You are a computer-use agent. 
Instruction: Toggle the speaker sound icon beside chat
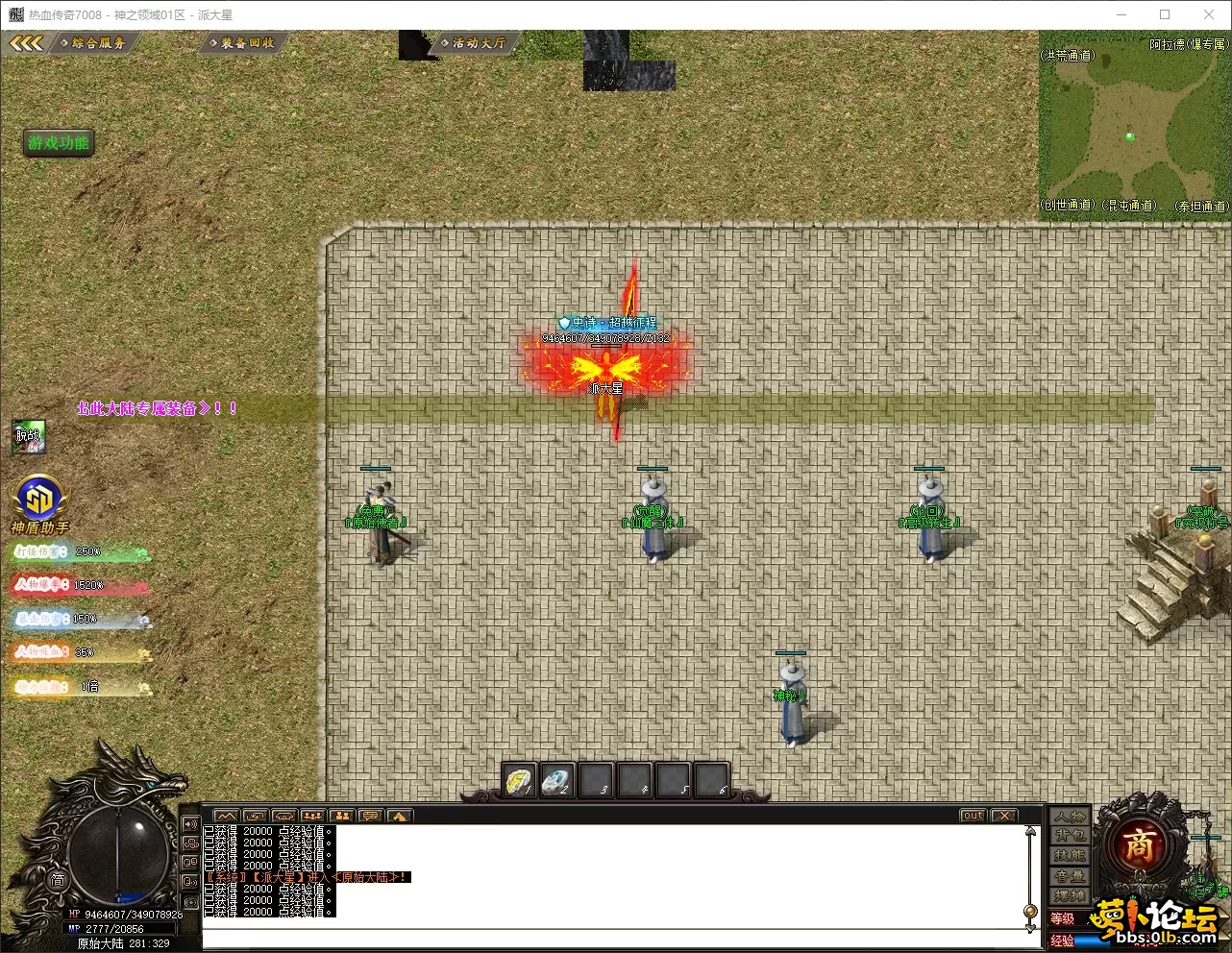pyautogui.click(x=190, y=824)
